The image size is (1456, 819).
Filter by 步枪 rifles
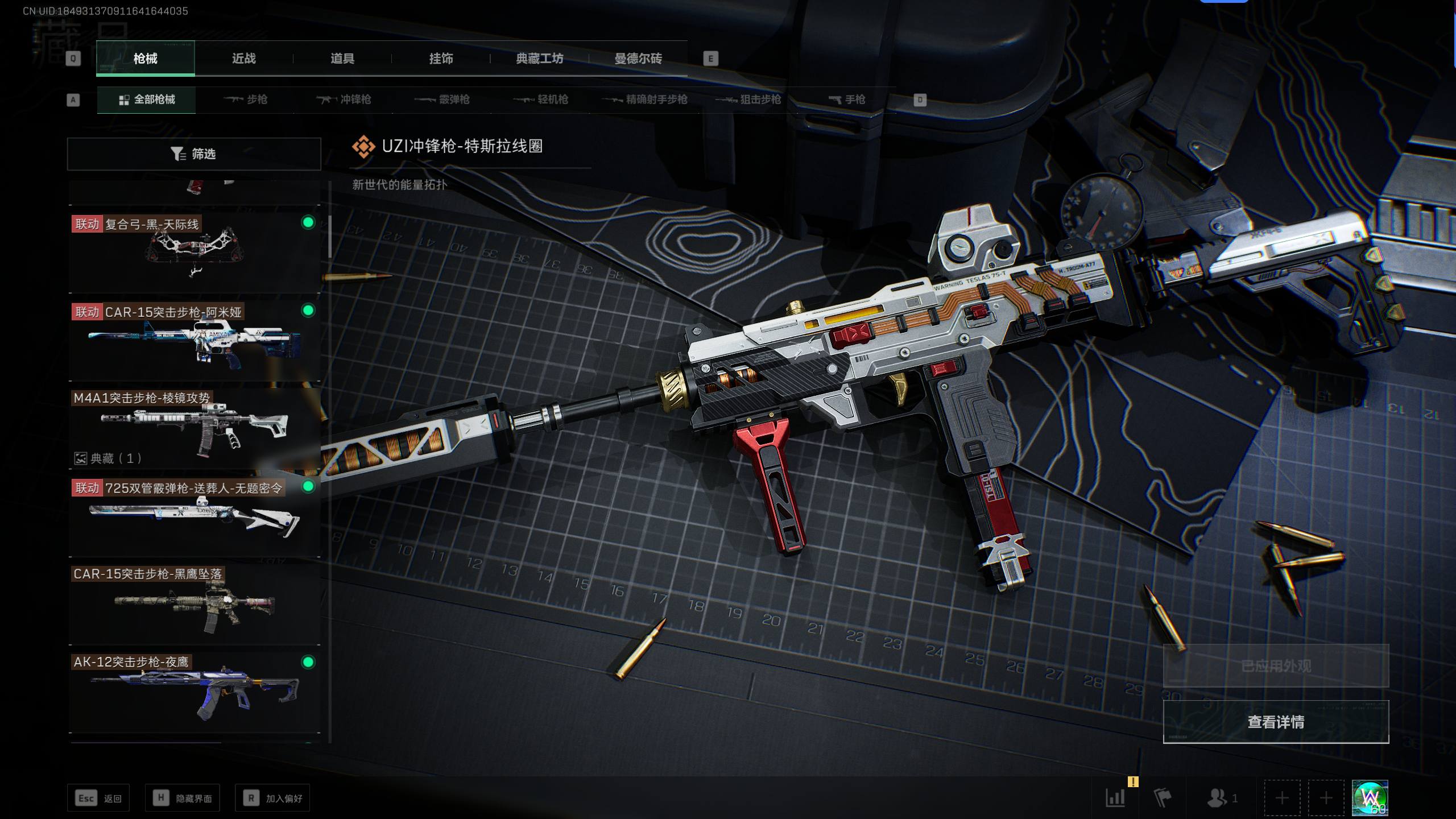point(246,100)
